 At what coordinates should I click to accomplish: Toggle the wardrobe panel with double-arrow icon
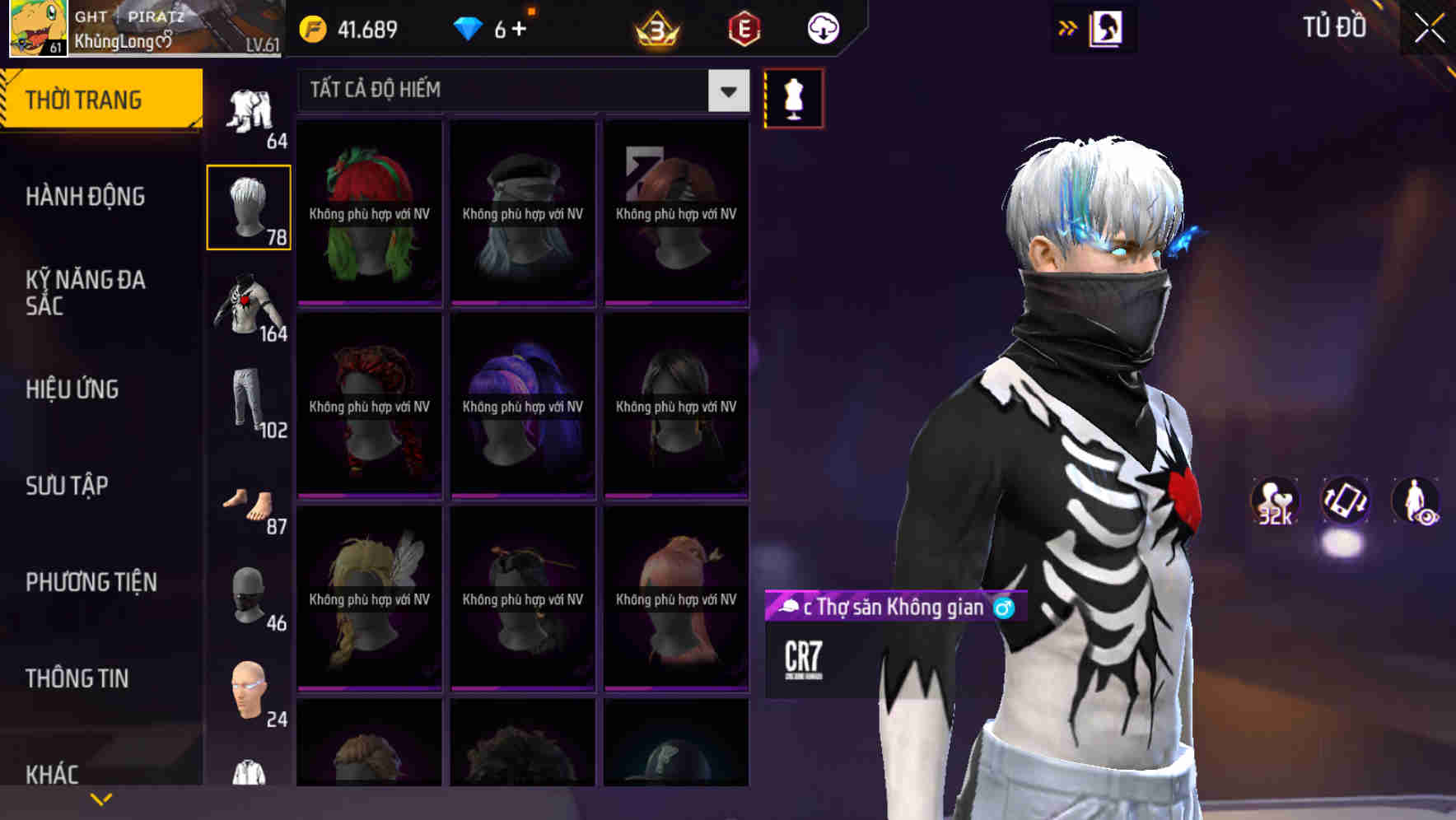point(1068,26)
